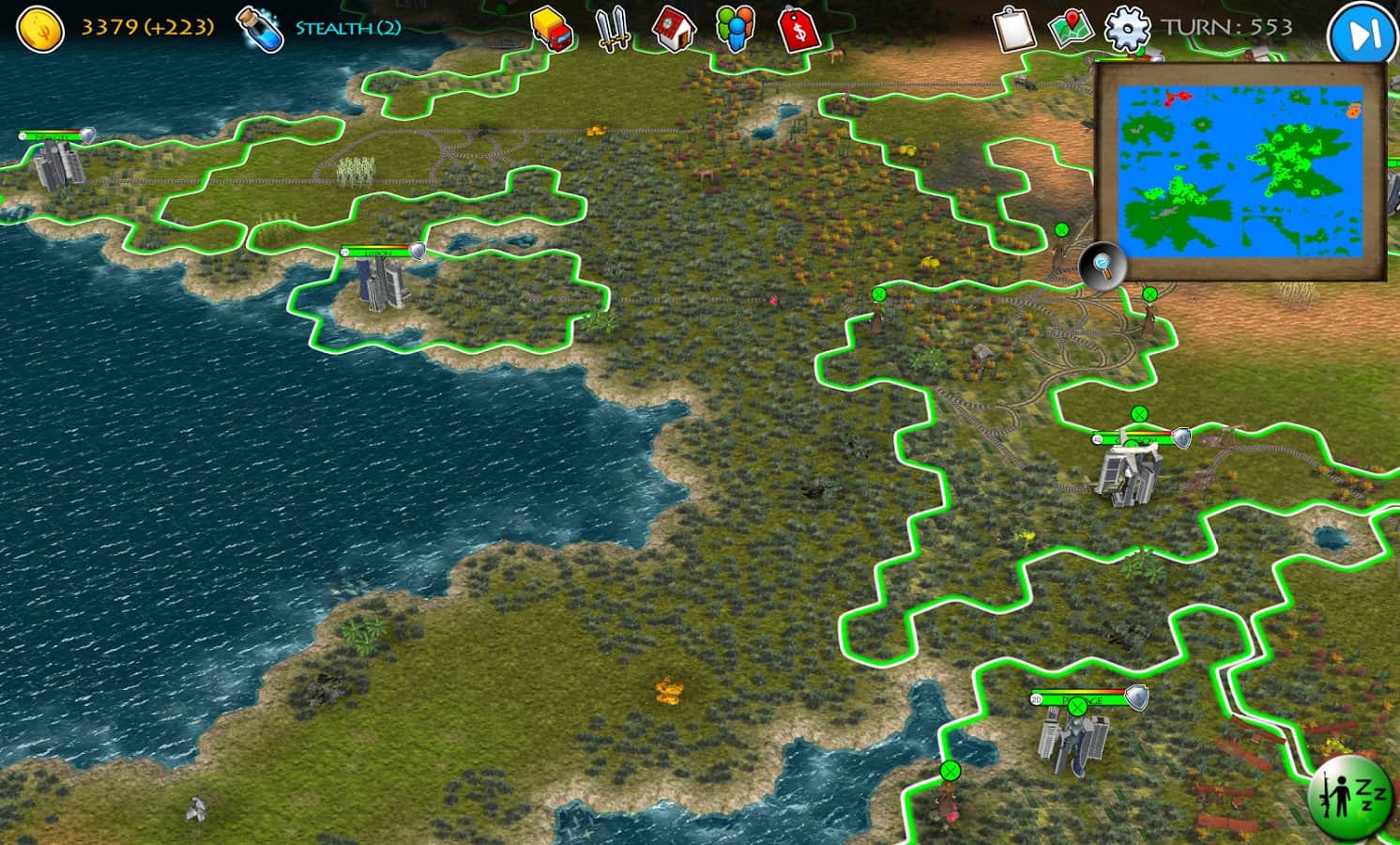Toggle the green X marker above the eastern city
Screen dimensions: 1400x845
click(1137, 411)
